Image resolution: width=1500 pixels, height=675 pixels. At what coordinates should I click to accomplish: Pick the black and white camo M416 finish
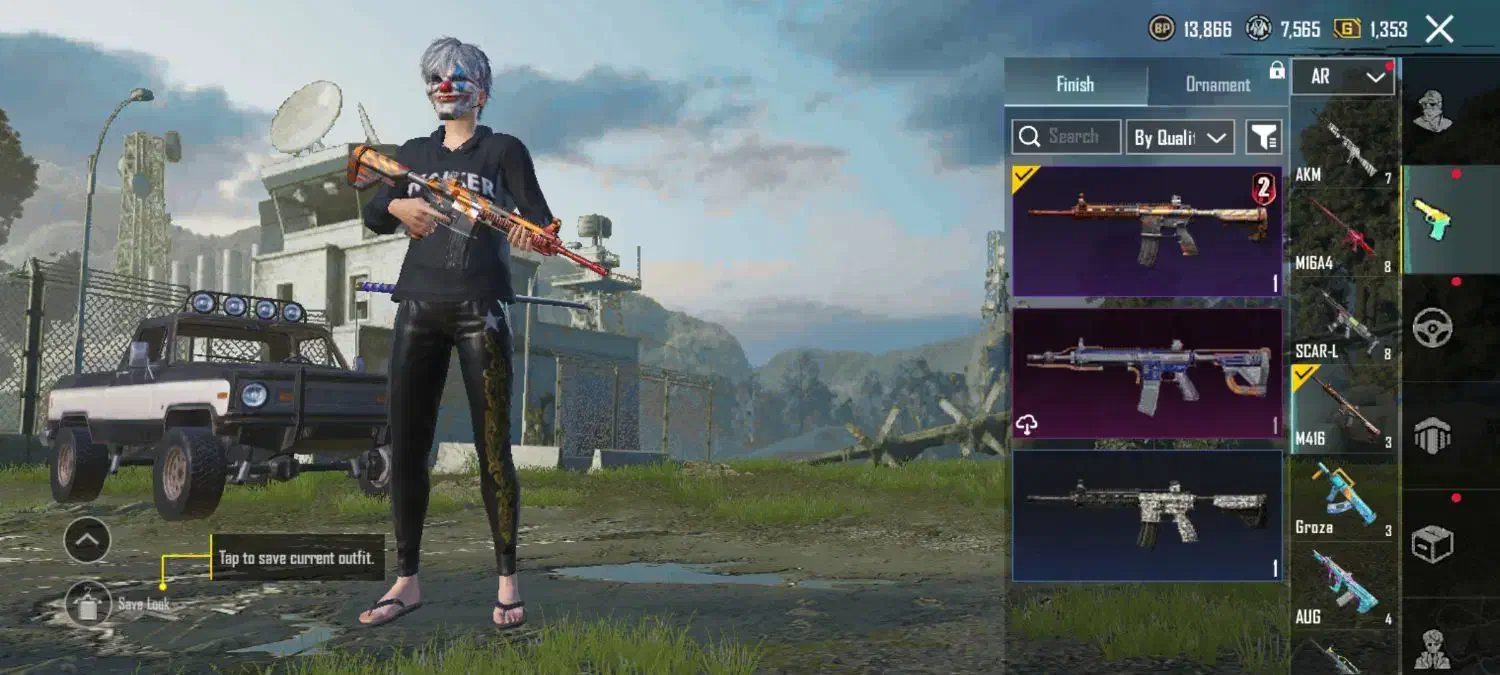coord(1147,515)
